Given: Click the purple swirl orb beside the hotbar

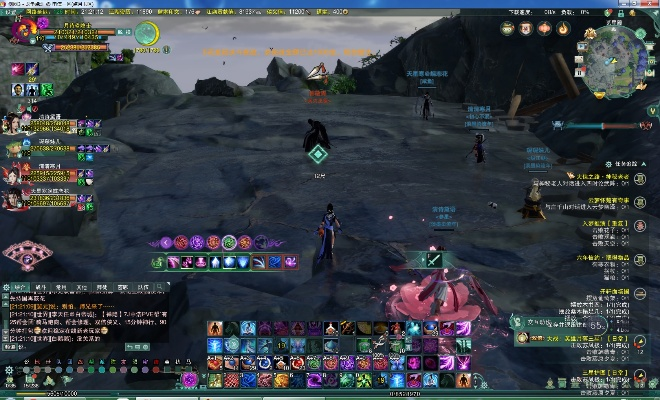Looking at the screenshot, I should [x=189, y=378].
